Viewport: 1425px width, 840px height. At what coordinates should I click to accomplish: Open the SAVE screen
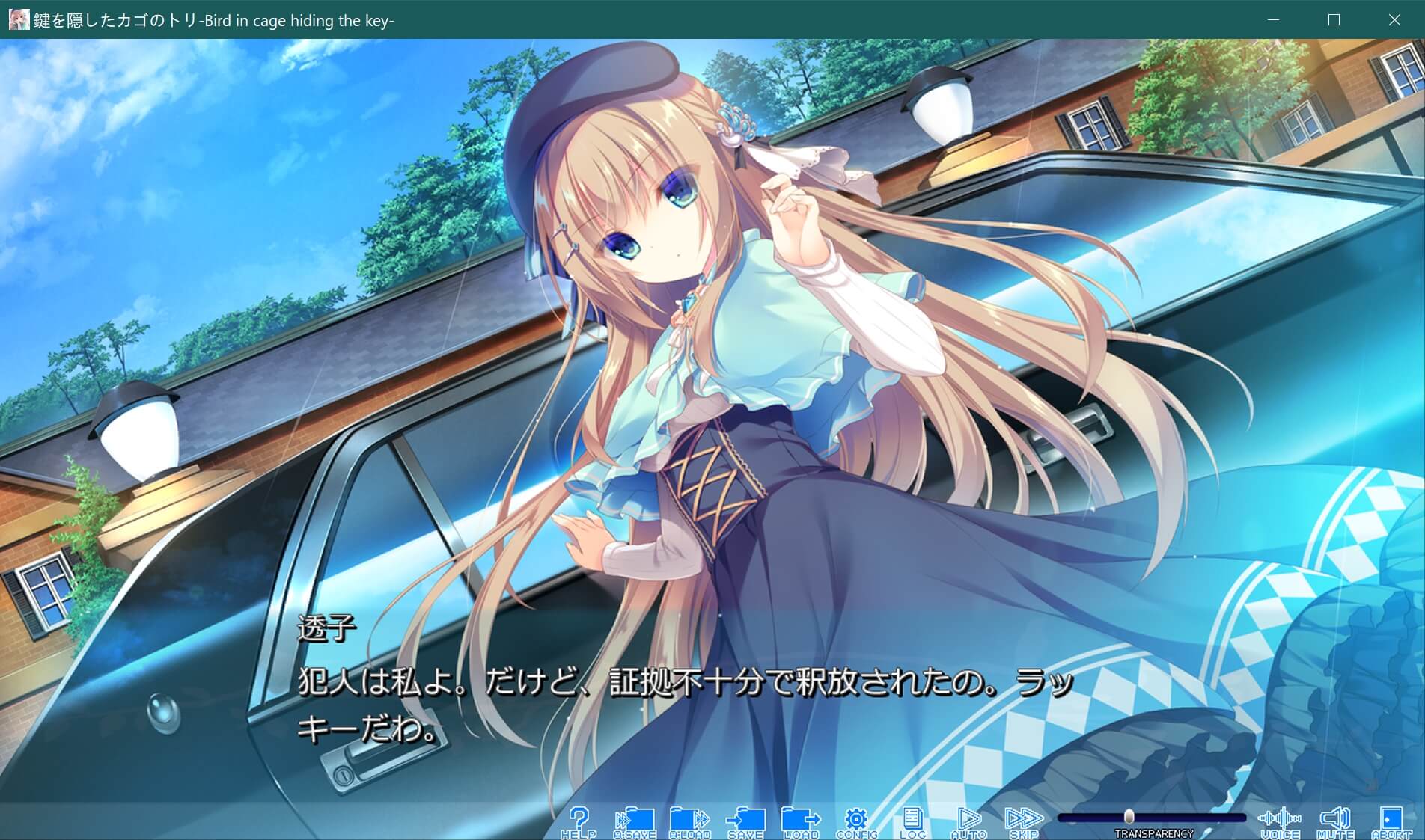click(x=746, y=820)
